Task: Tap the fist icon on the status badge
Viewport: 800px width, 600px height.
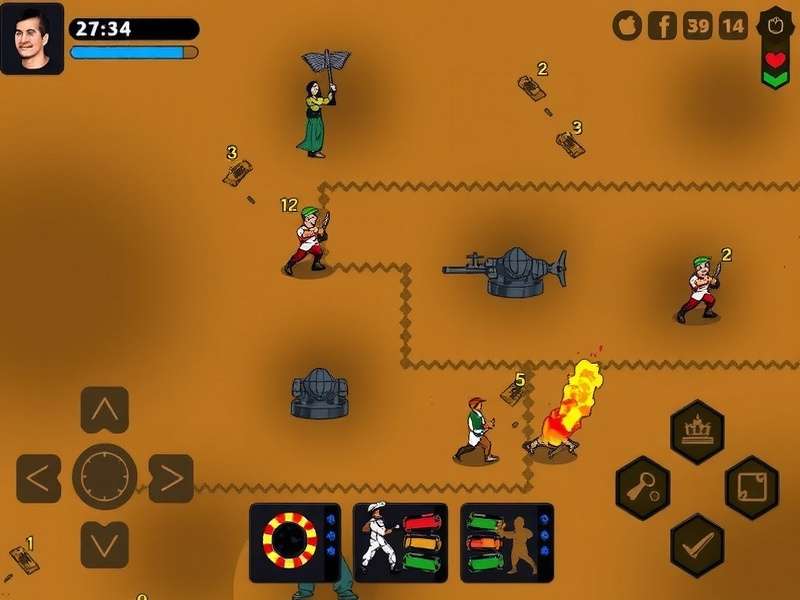Action: (775, 22)
